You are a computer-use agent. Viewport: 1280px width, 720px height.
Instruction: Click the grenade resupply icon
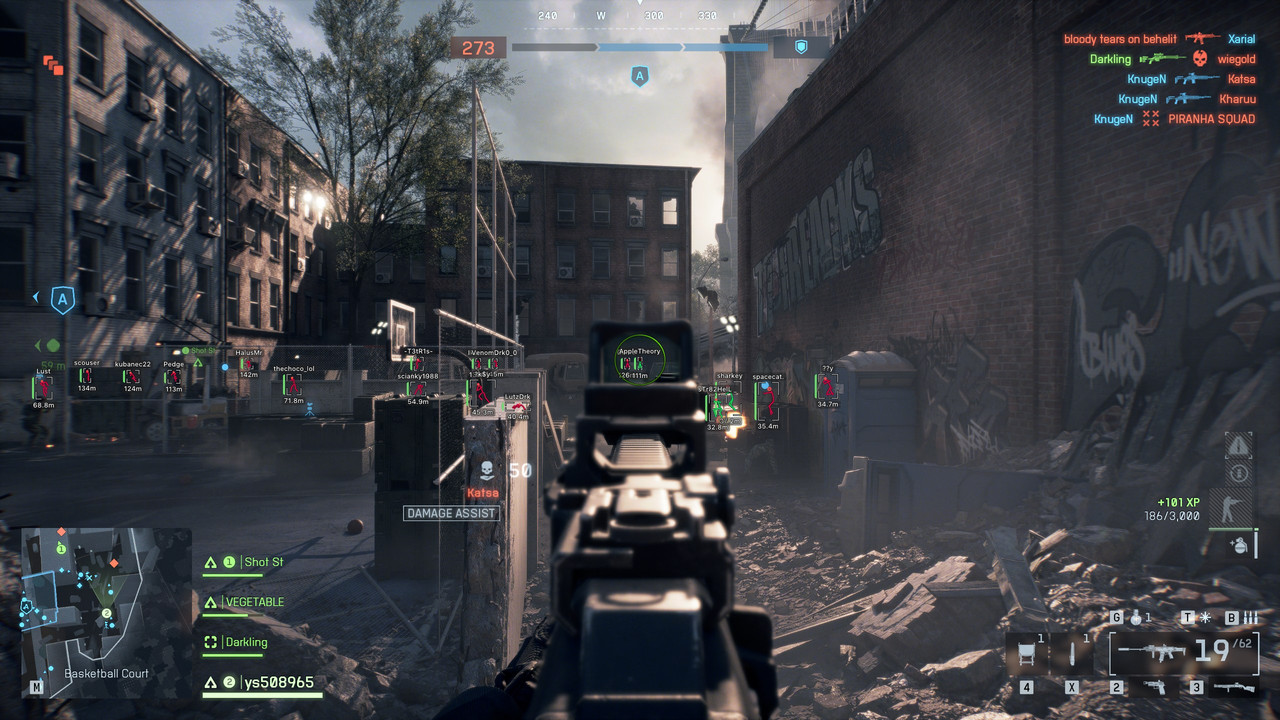1238,545
